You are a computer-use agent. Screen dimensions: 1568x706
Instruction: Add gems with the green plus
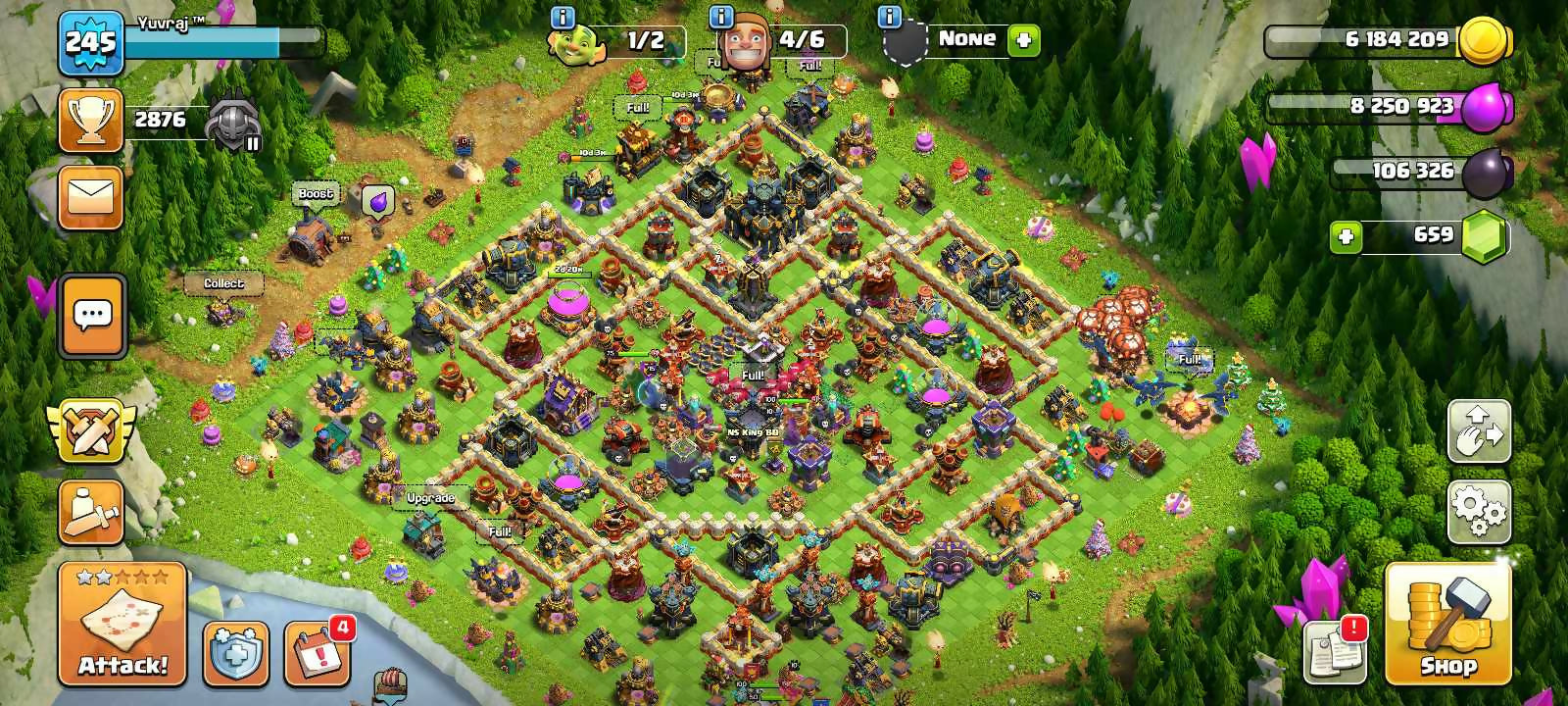click(1346, 236)
